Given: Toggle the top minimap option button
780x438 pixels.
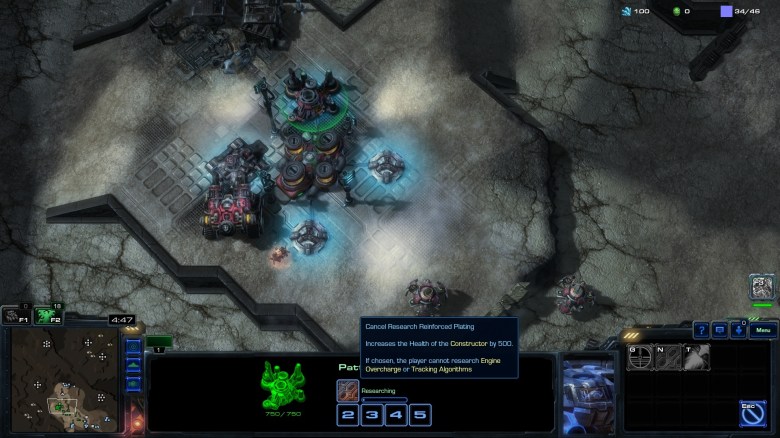Looking at the screenshot, I should click(x=133, y=348).
